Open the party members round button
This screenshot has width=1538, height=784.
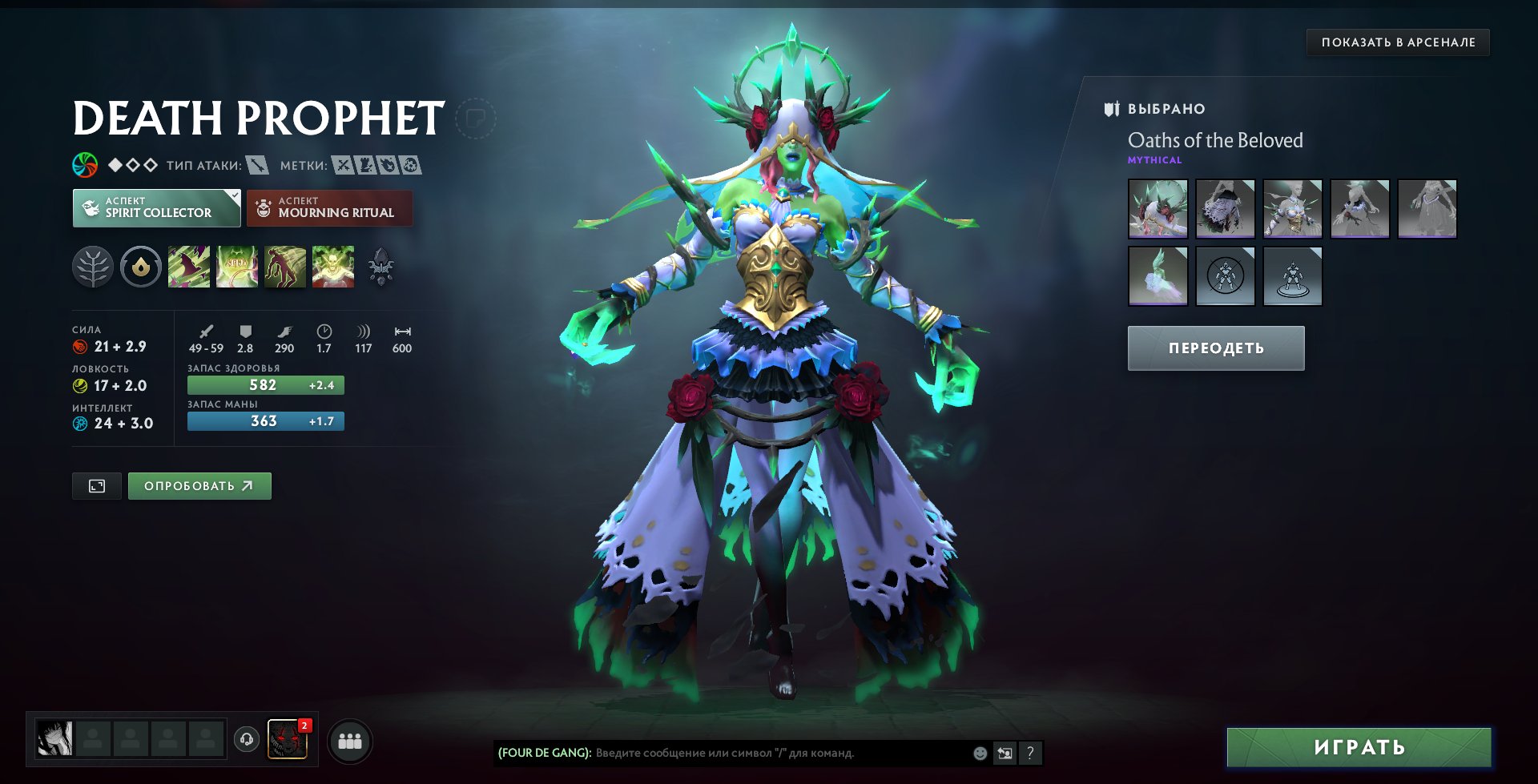[x=350, y=741]
